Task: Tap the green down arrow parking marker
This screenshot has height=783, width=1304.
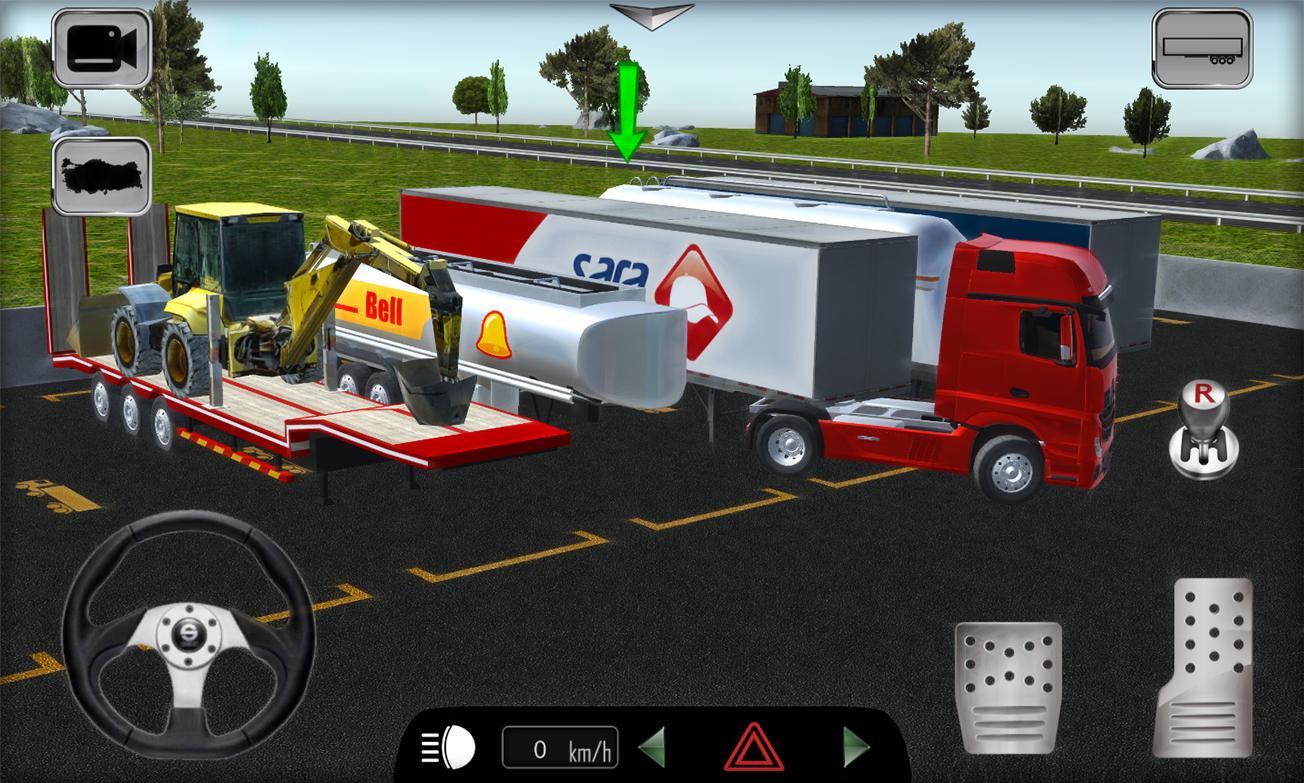Action: click(x=629, y=110)
